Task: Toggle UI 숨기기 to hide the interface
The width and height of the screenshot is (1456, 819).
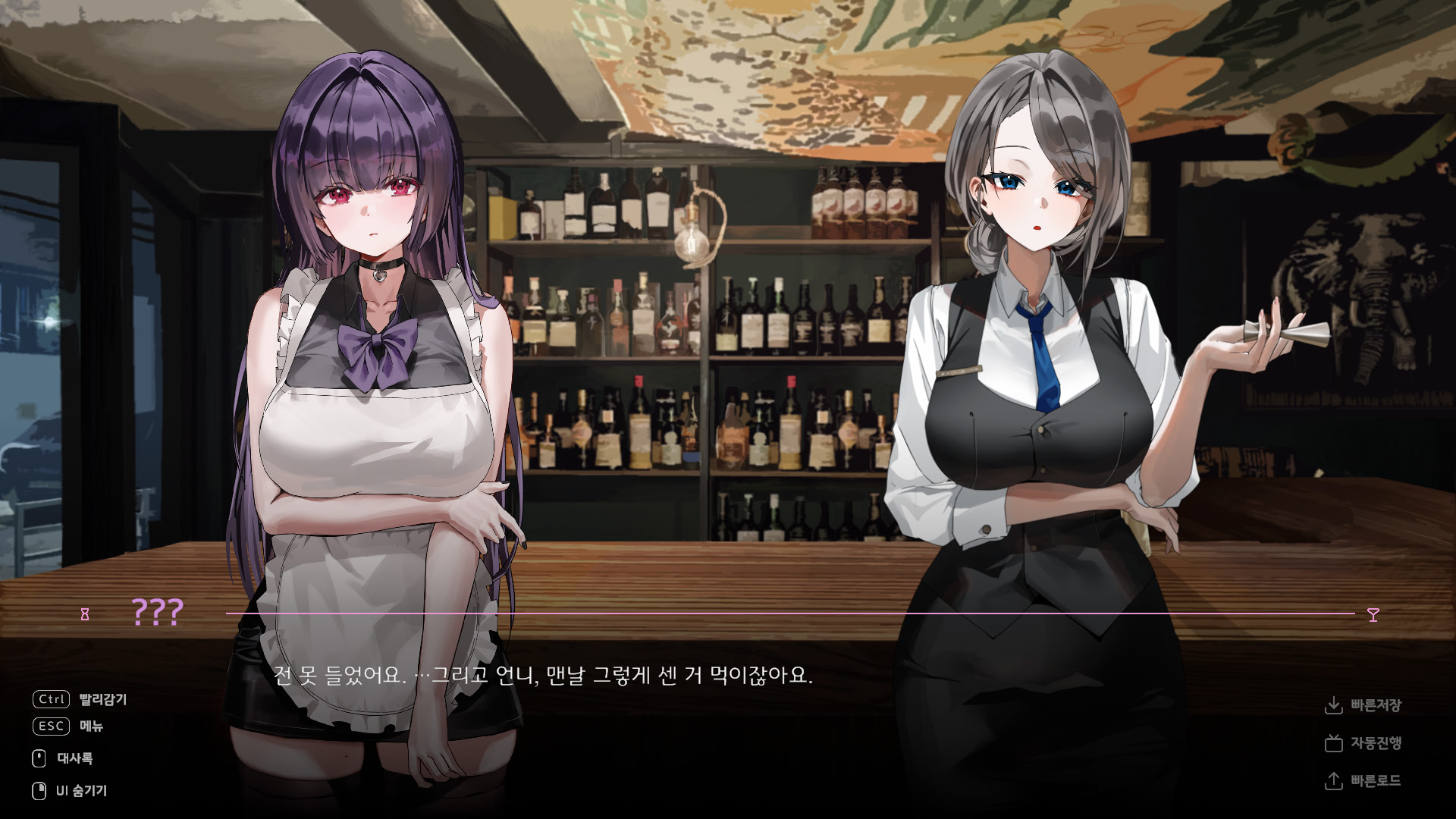Action: pyautogui.click(x=80, y=789)
